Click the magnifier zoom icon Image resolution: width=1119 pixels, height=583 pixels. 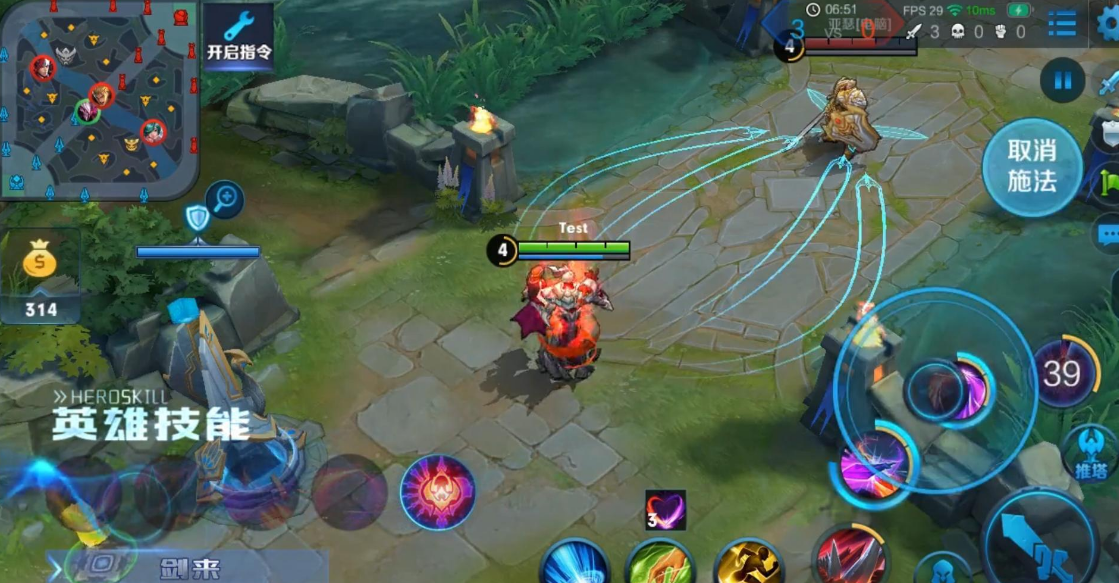pos(225,199)
